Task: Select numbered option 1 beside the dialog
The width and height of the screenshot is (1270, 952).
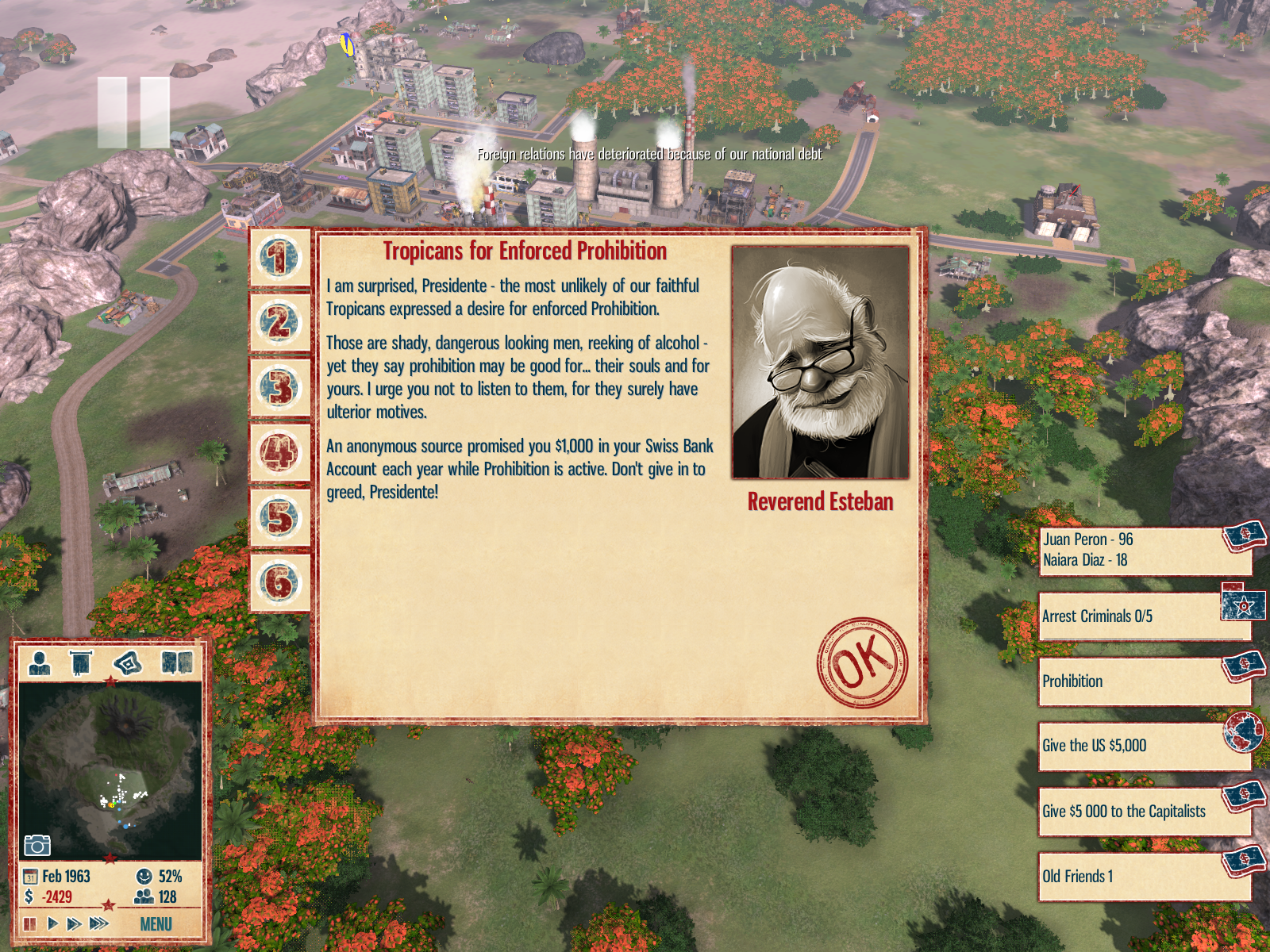Action: (279, 259)
